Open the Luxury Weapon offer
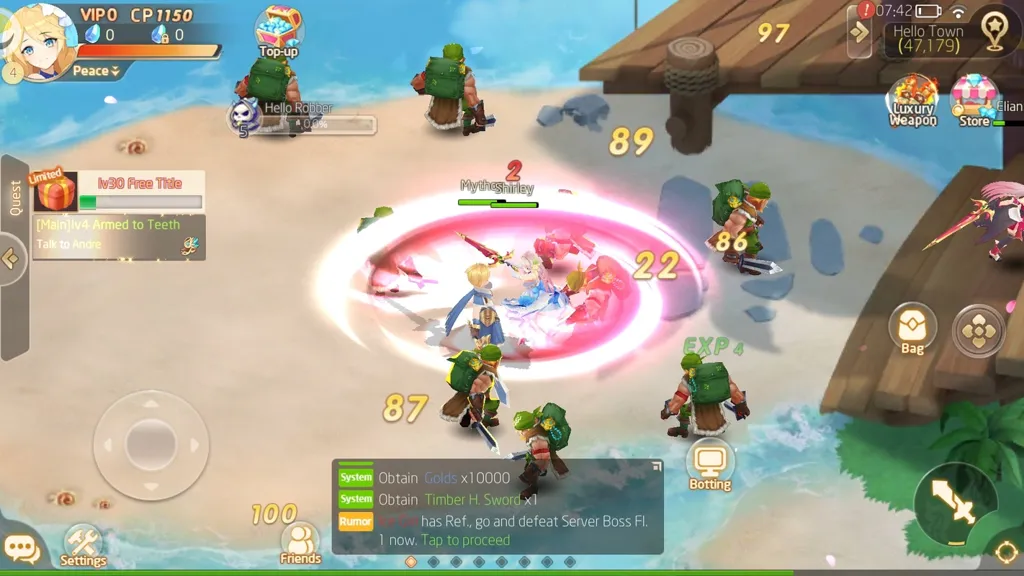Screen dimensions: 1024x576 (x=913, y=100)
